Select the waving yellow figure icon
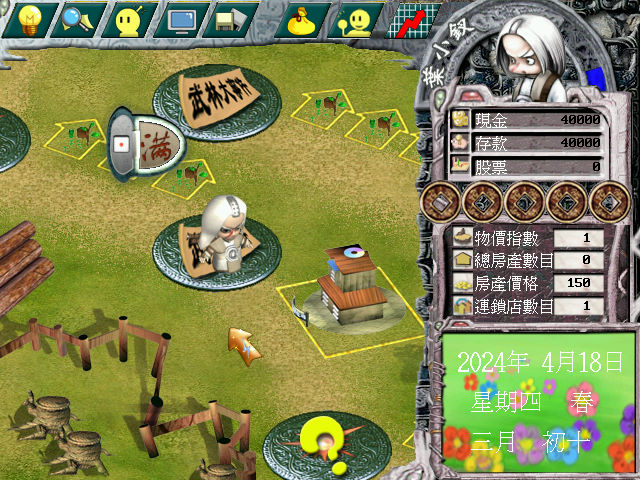Image resolution: width=640 pixels, height=480 pixels. pyautogui.click(x=356, y=19)
